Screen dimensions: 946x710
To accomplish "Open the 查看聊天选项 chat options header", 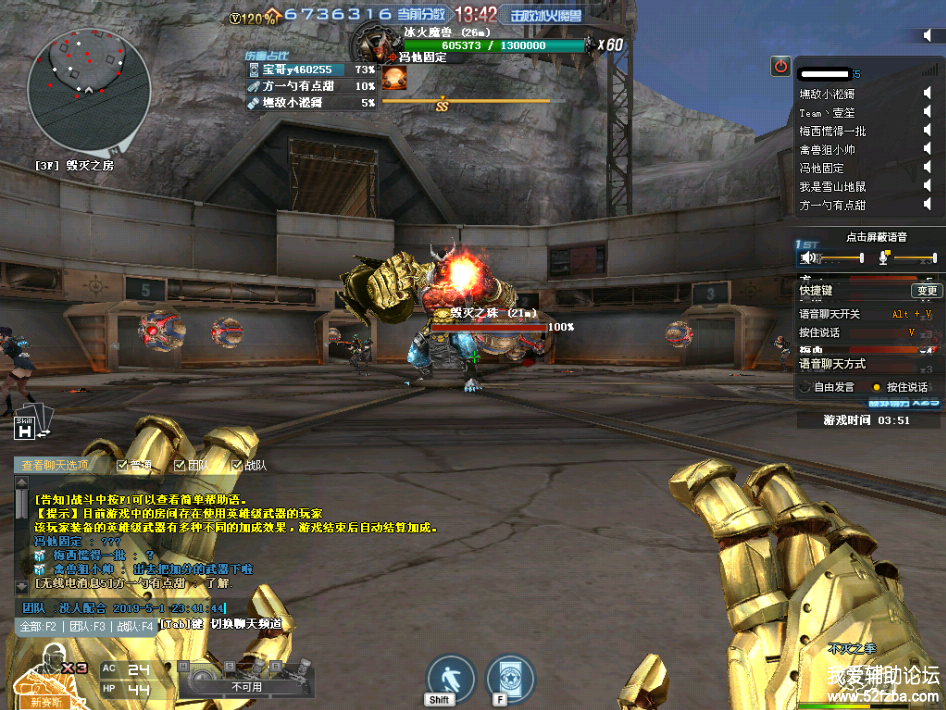I will coord(56,465).
